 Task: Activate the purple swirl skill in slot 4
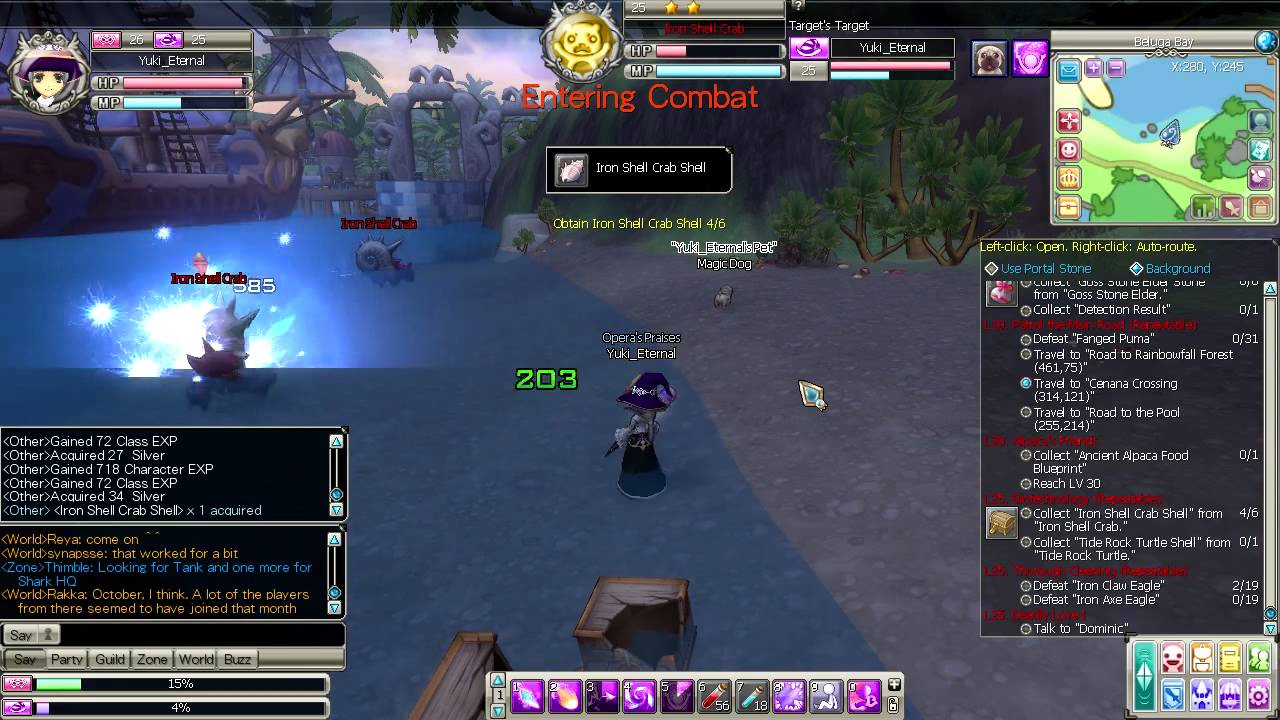[640, 696]
